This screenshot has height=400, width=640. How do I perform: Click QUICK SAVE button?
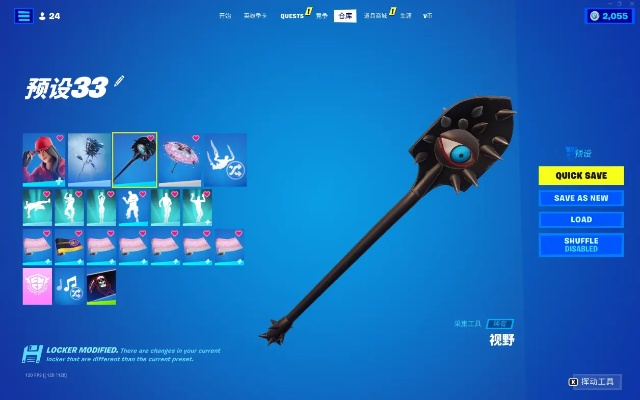tap(581, 175)
